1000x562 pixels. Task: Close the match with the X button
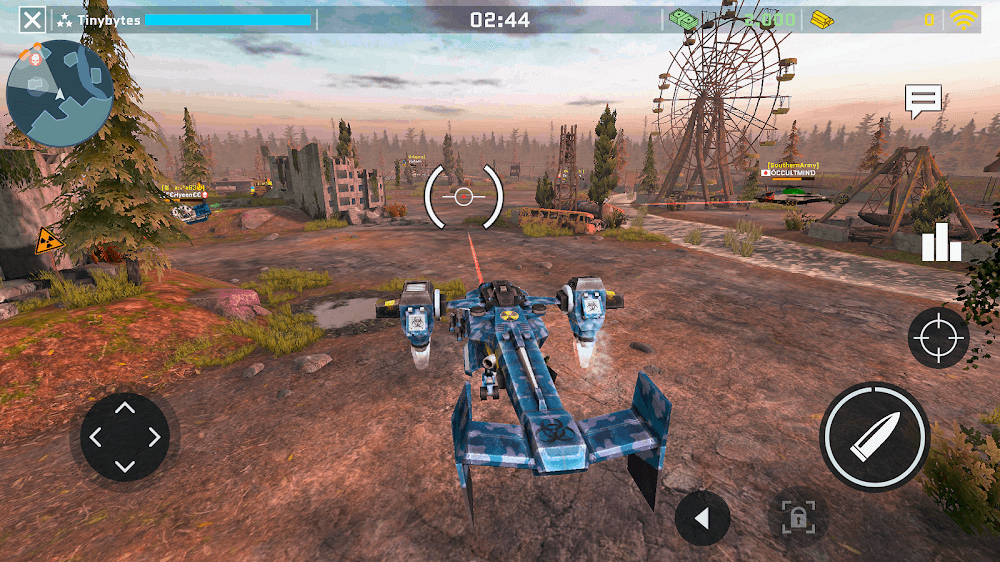(33, 19)
